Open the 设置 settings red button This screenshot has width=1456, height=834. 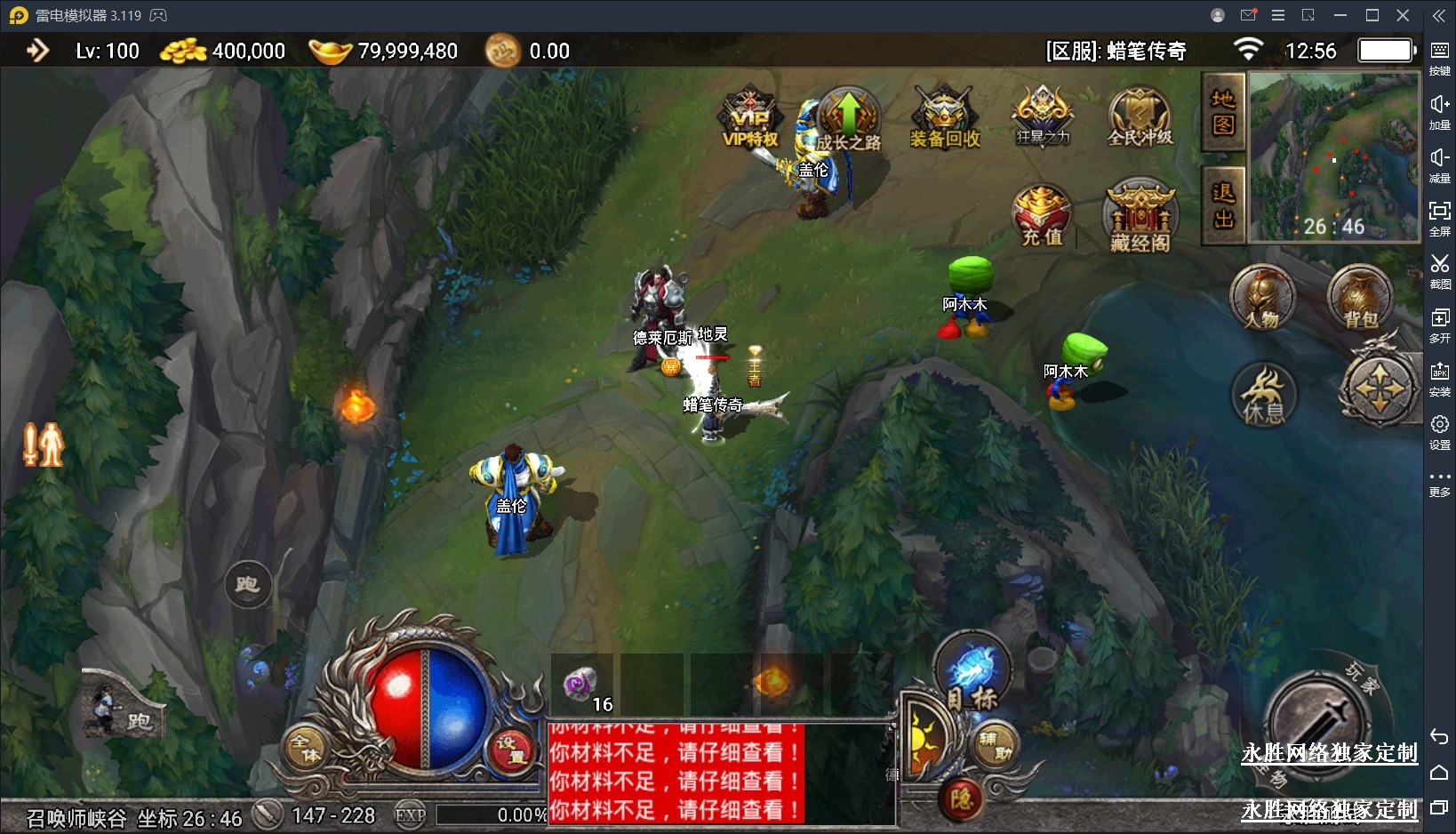click(x=513, y=750)
